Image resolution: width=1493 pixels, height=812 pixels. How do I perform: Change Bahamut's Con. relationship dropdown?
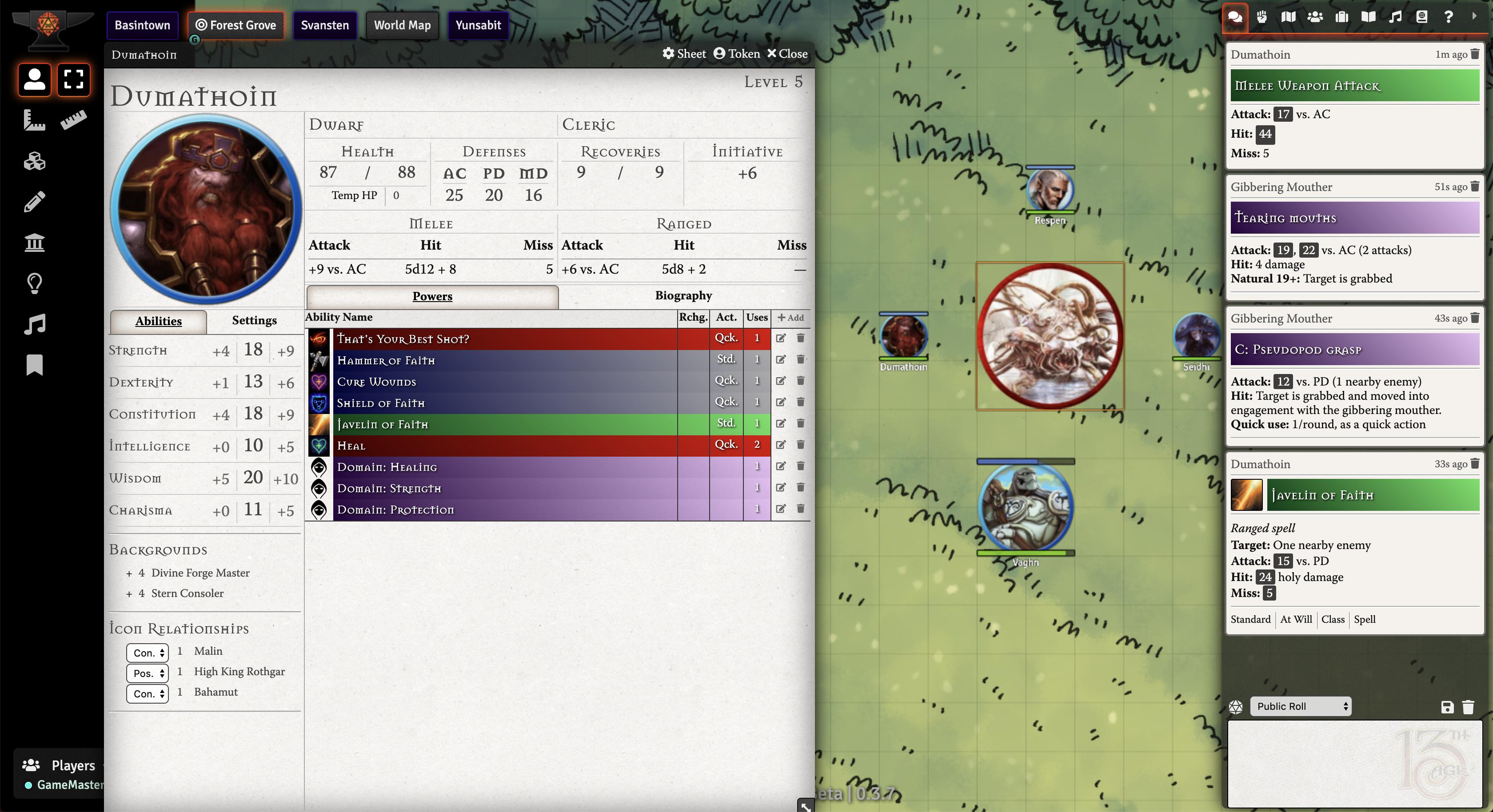(147, 694)
